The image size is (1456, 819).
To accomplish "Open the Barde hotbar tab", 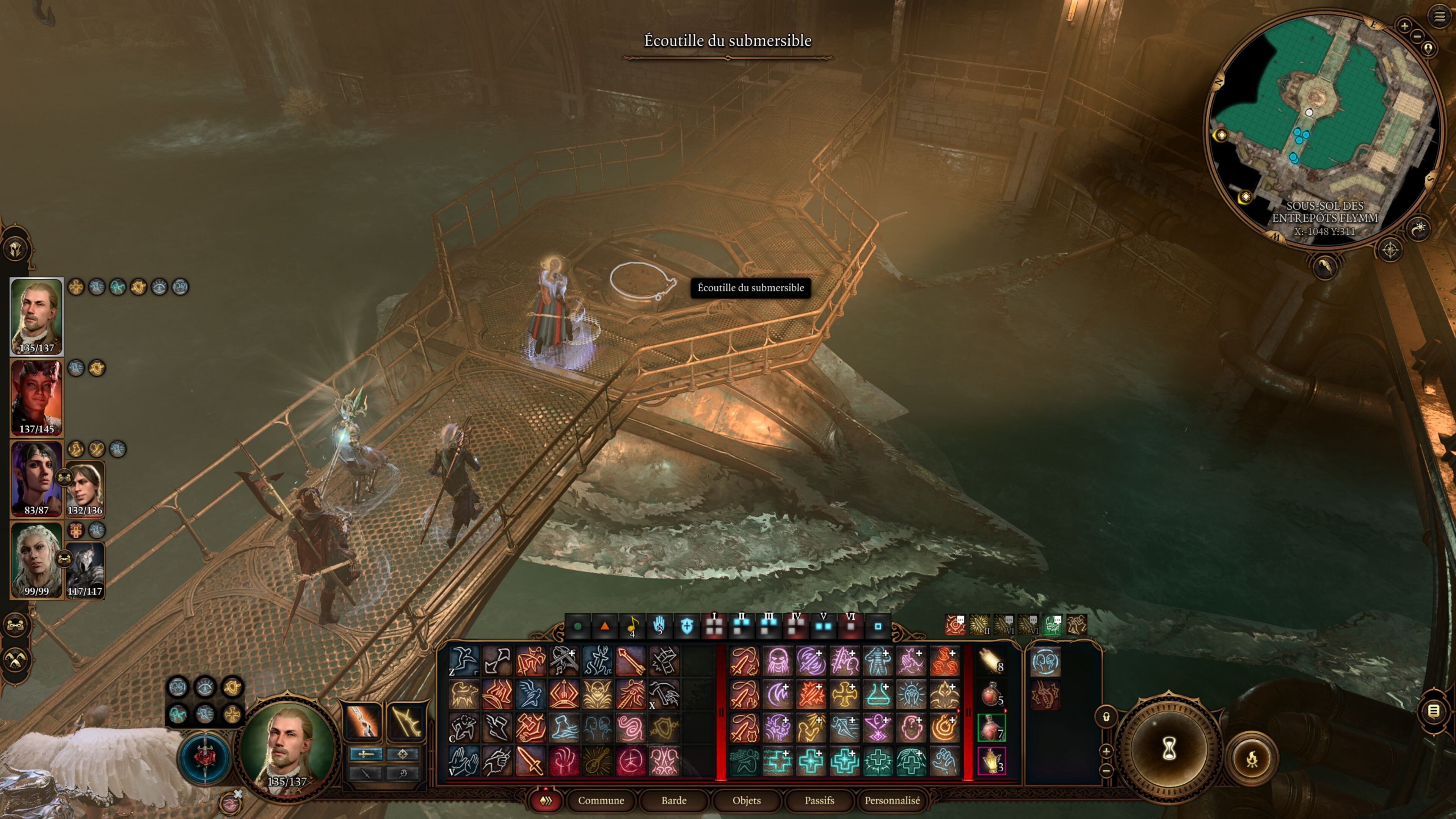I will (674, 800).
